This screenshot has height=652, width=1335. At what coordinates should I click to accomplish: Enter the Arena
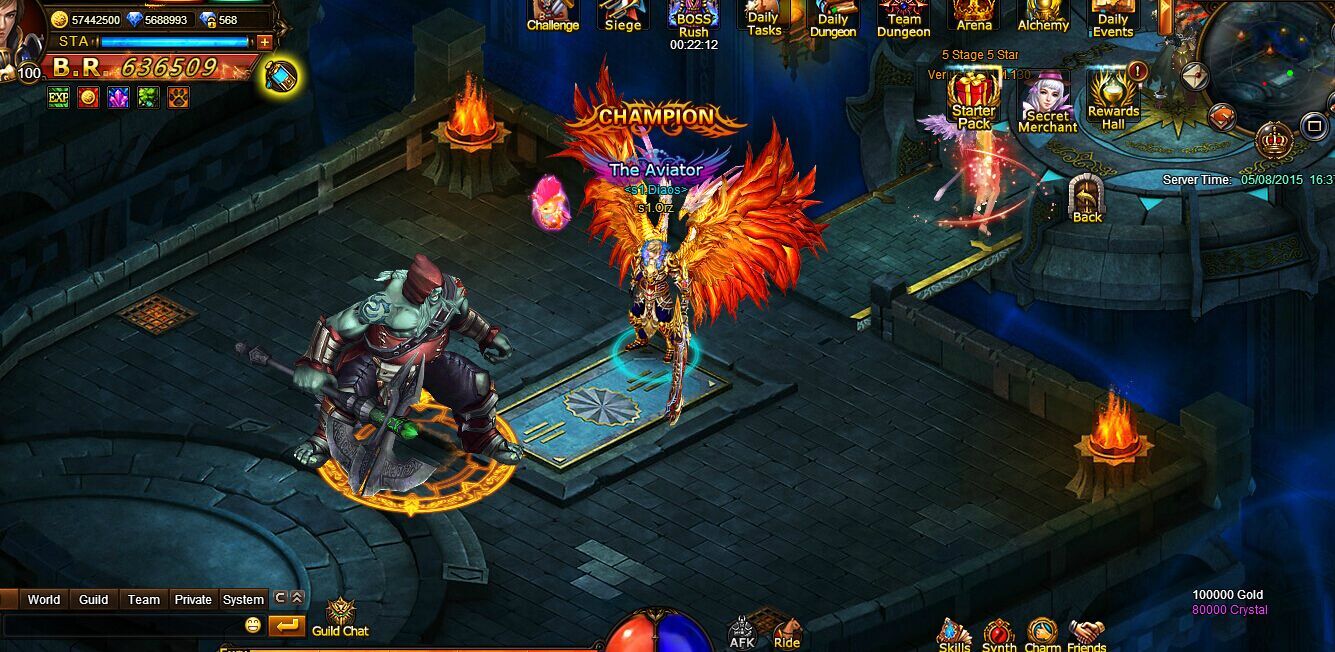click(x=973, y=16)
